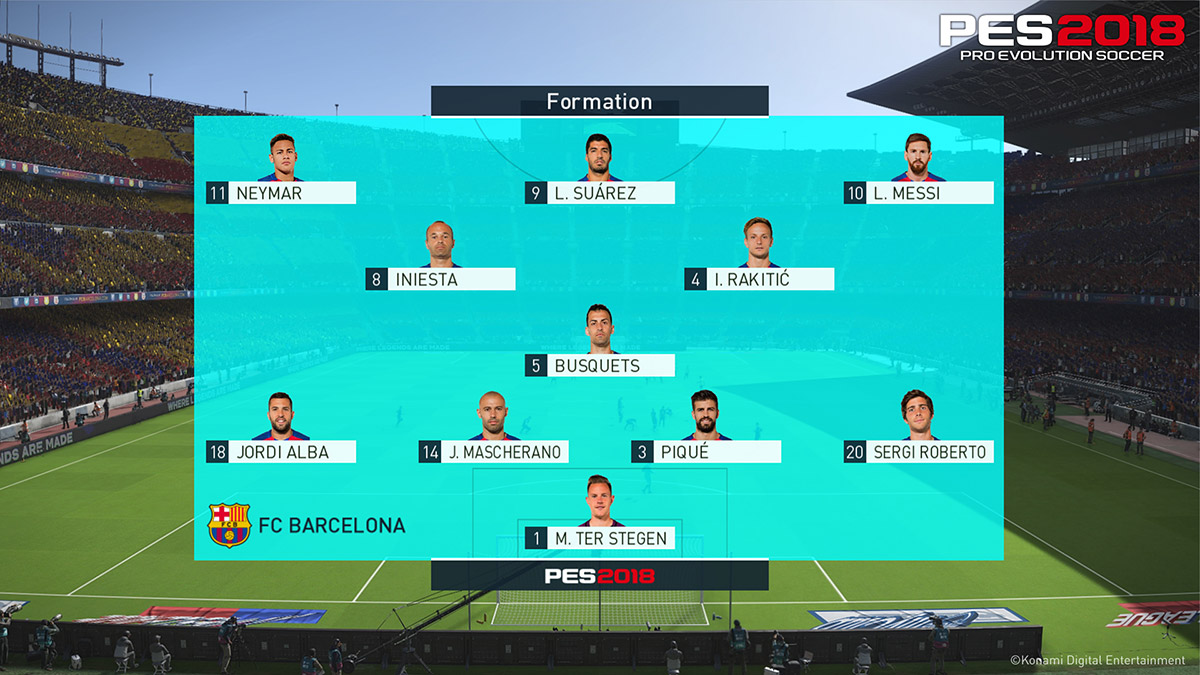The width and height of the screenshot is (1200, 675).
Task: Pick J. Mascherano's player card
Action: pyautogui.click(x=494, y=452)
